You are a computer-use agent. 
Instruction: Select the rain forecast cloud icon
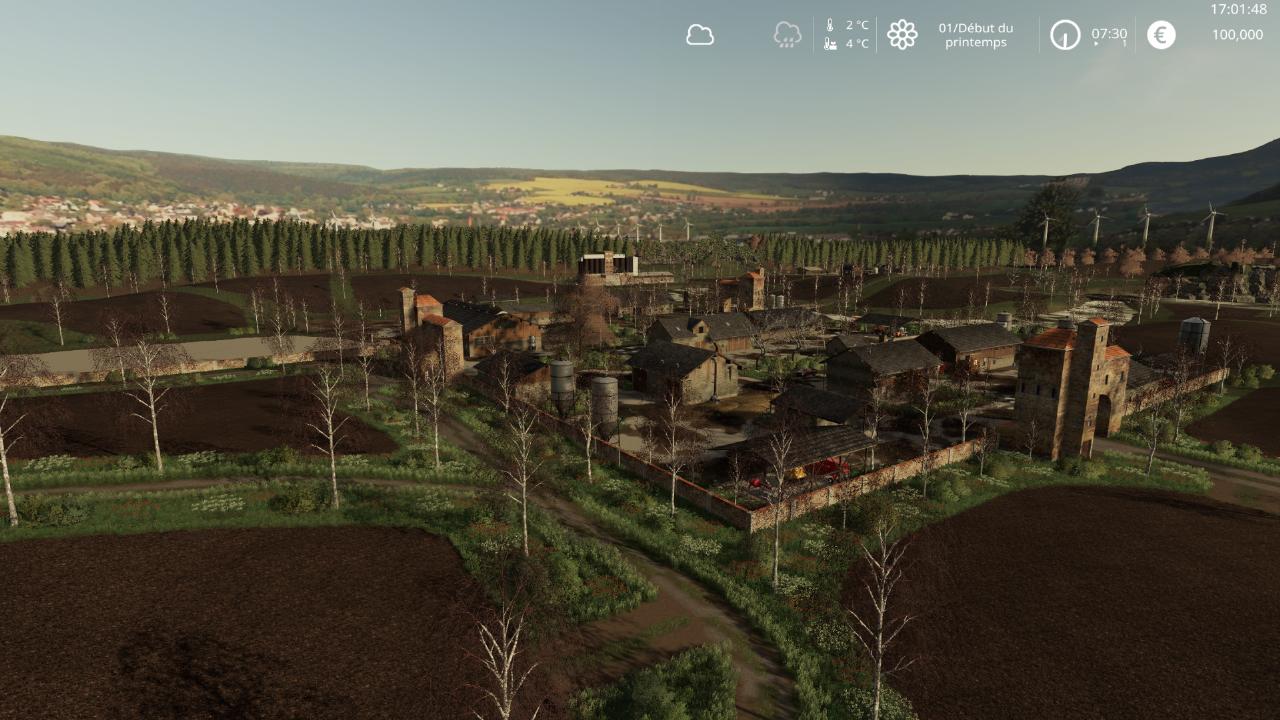tap(787, 35)
